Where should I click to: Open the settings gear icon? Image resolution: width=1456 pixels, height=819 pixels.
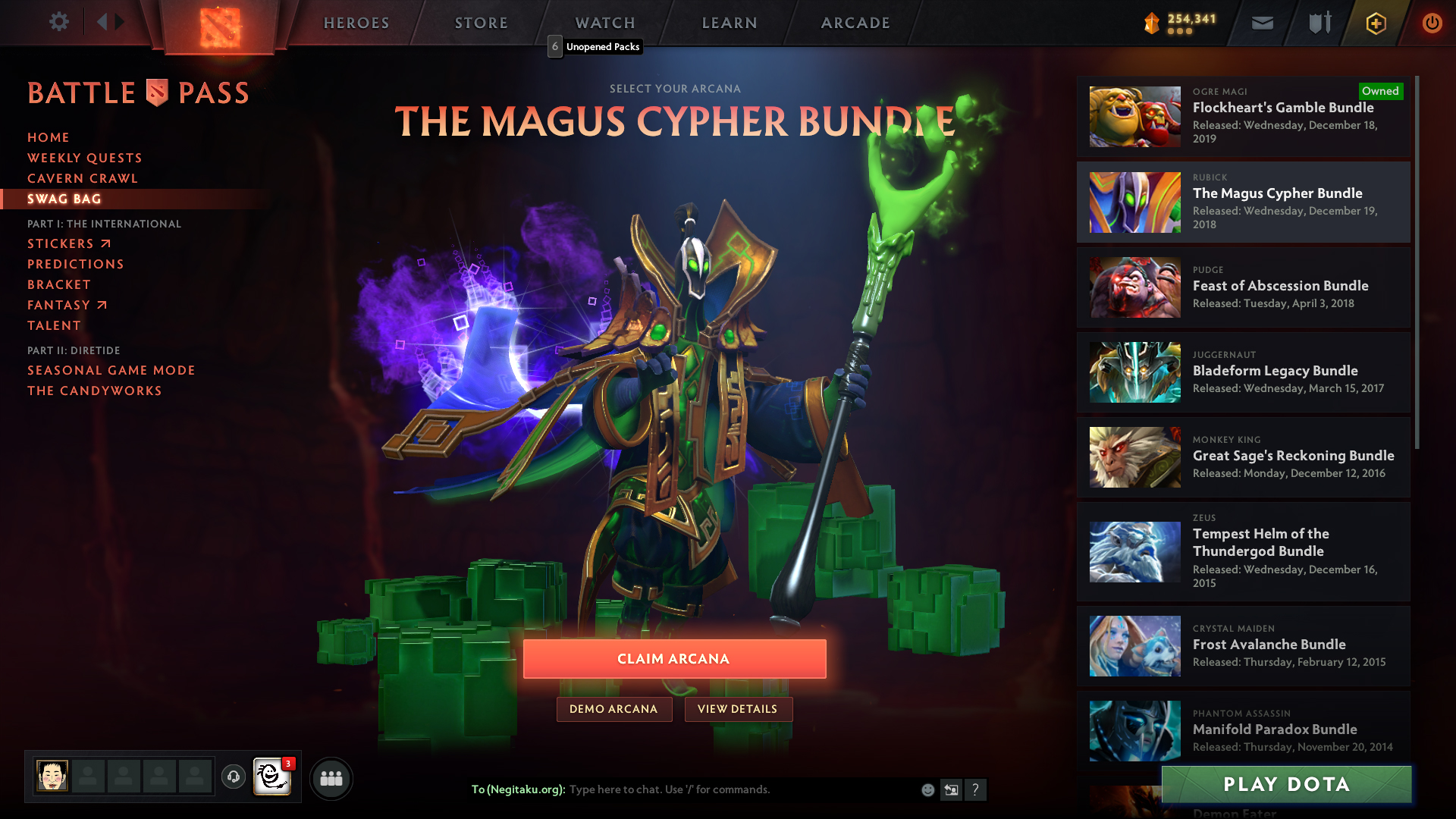59,22
